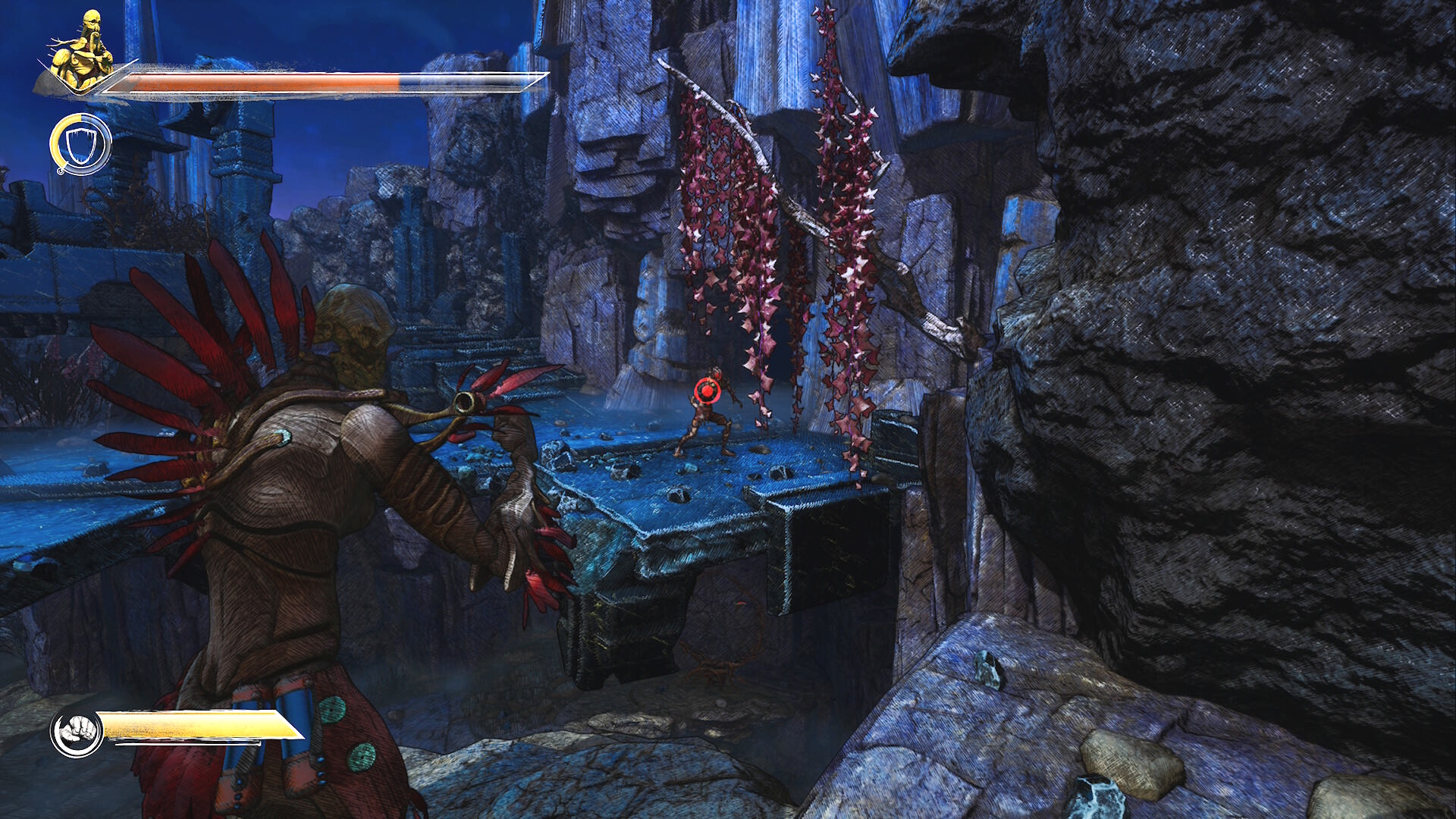The height and width of the screenshot is (819, 1456).
Task: Click the red lock-on target reticle
Action: click(707, 391)
